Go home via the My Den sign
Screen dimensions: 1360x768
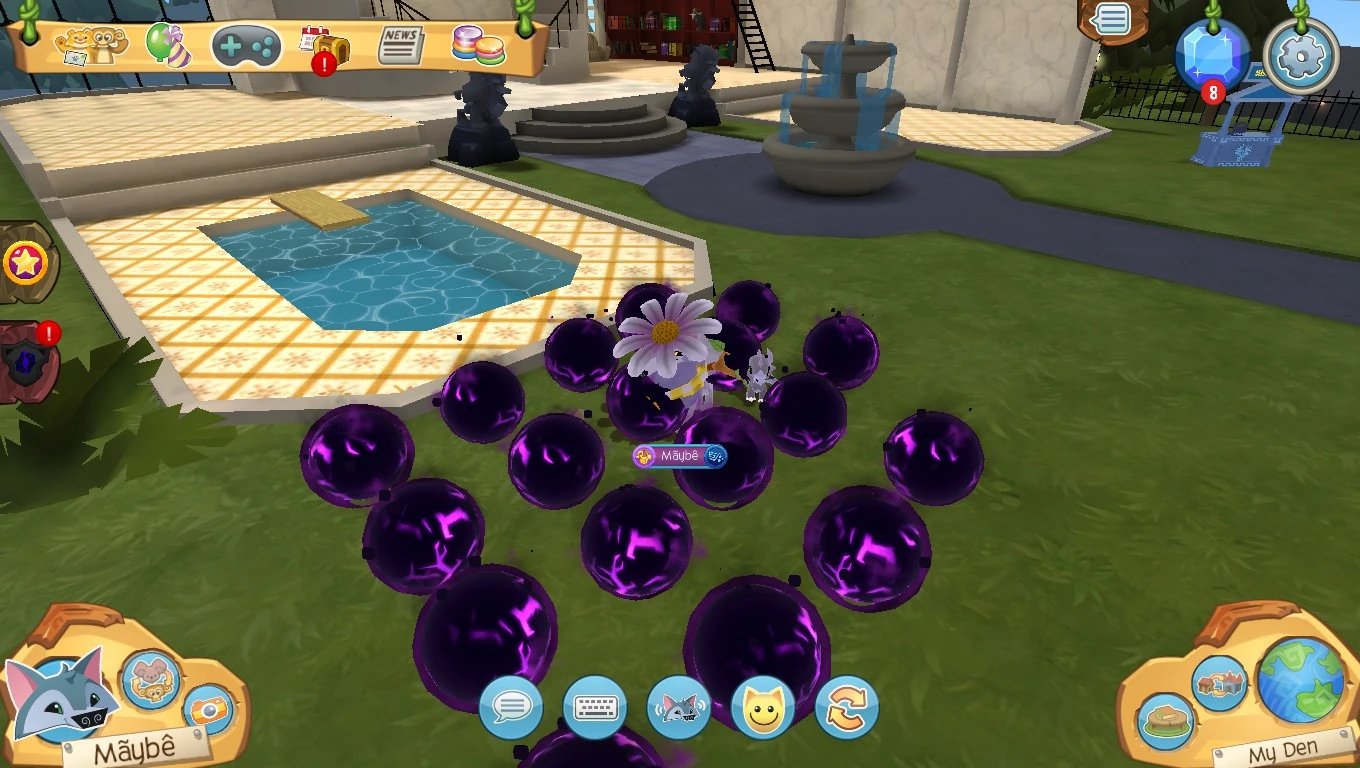tap(1287, 746)
